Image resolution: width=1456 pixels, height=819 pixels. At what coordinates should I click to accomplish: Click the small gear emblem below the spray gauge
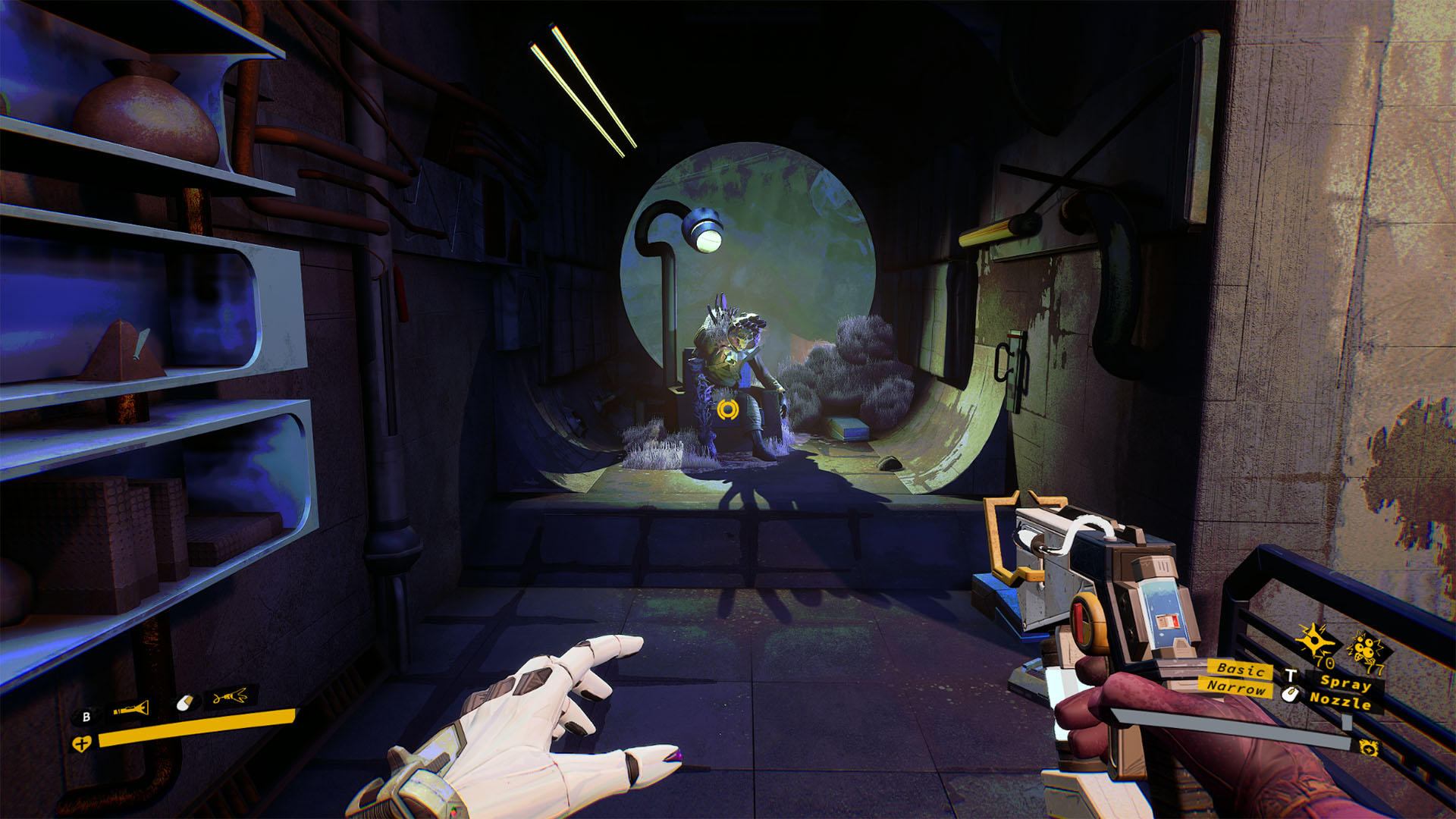(1368, 748)
